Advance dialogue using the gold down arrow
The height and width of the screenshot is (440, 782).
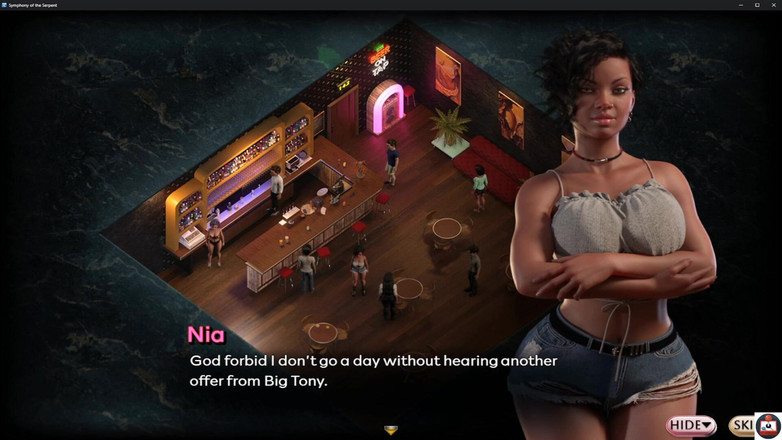pyautogui.click(x=391, y=430)
